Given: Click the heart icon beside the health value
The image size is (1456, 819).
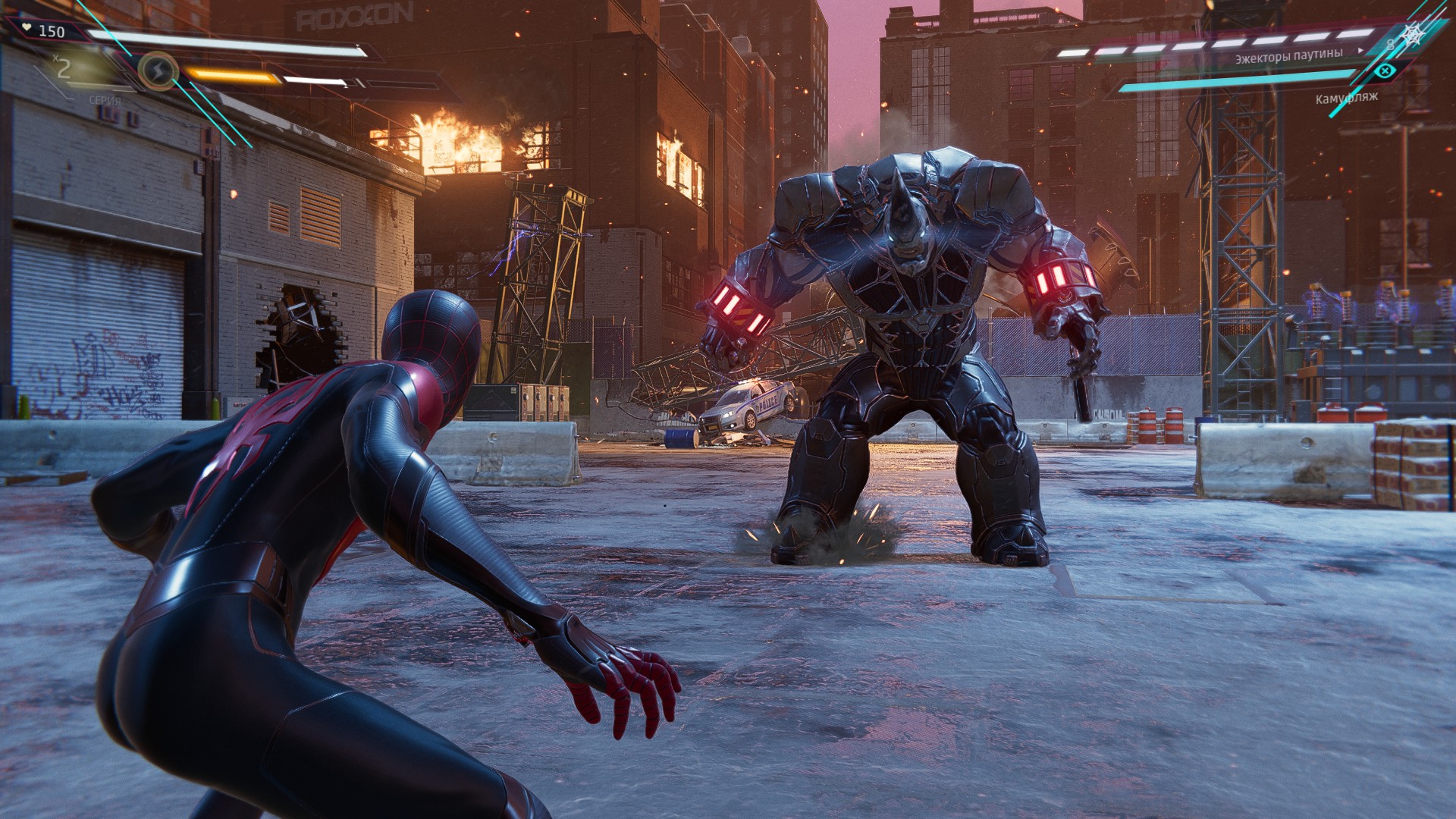Looking at the screenshot, I should tap(26, 27).
